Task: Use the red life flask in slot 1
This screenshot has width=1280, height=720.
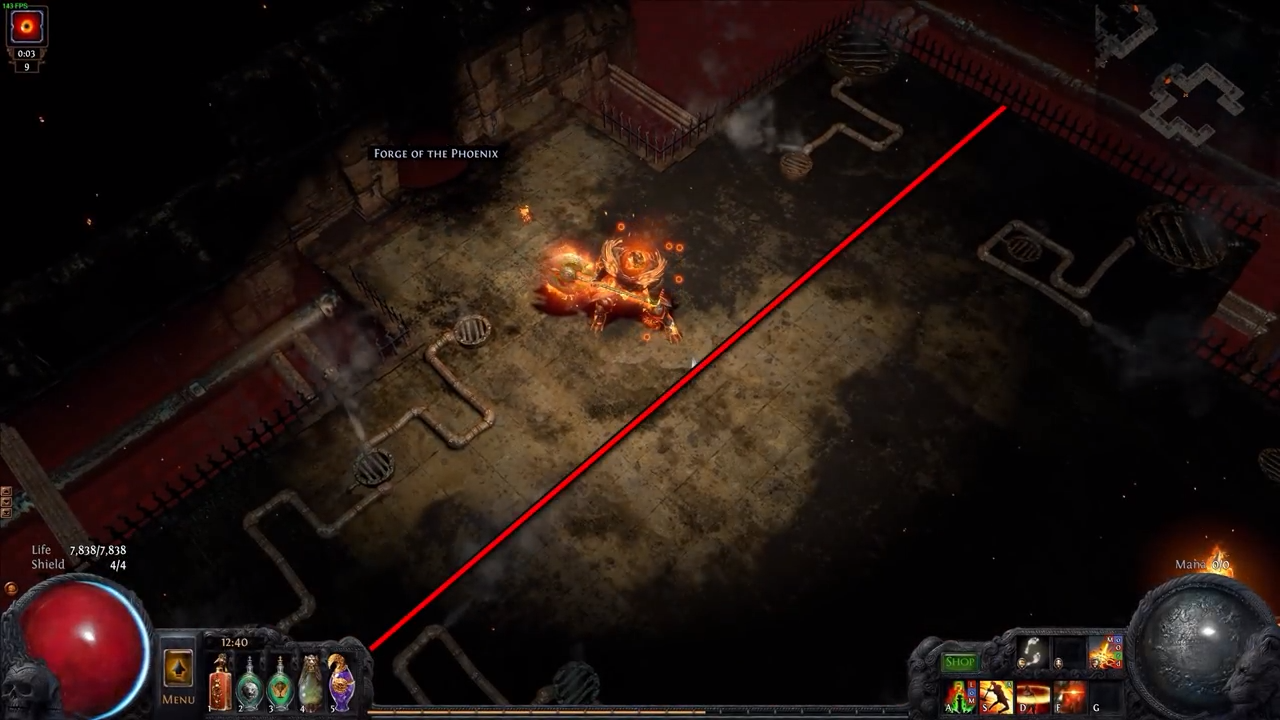Action: pyautogui.click(x=220, y=686)
